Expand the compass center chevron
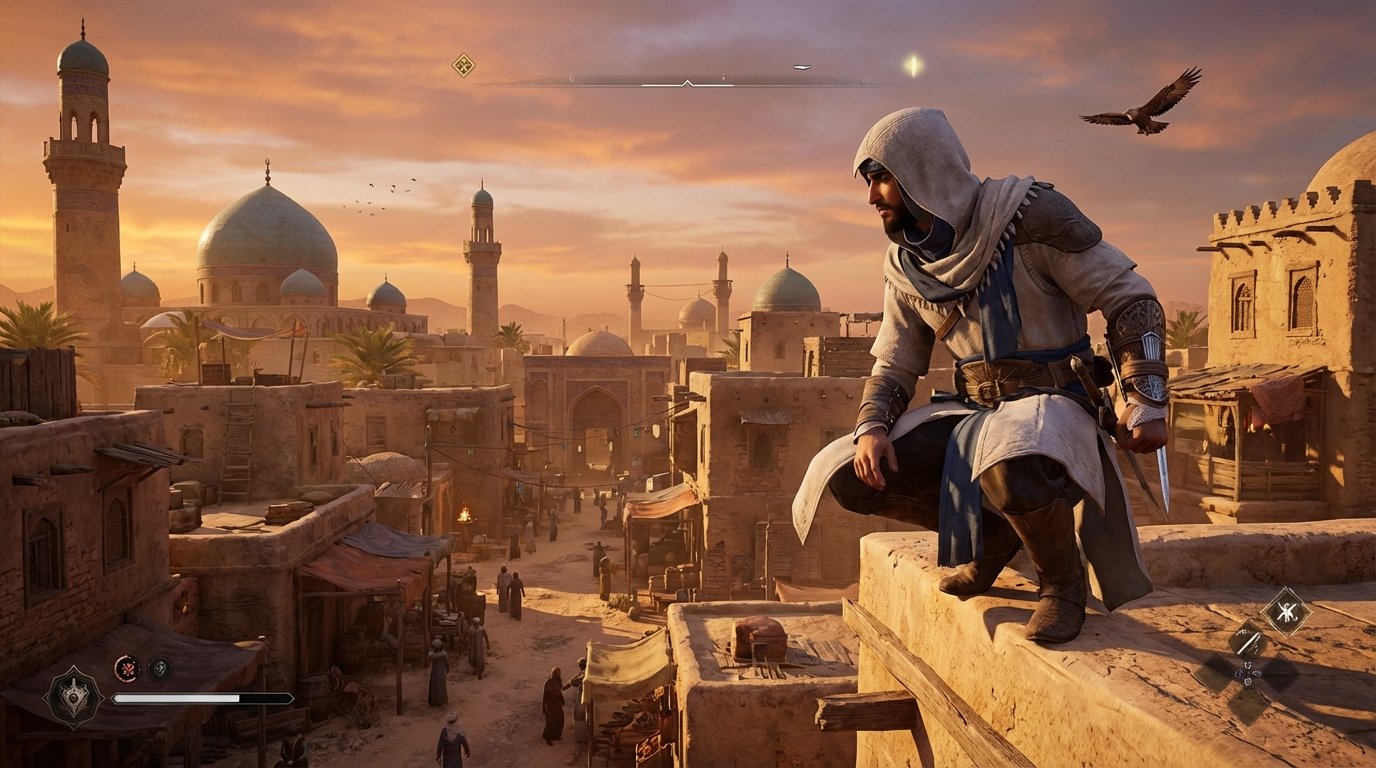 click(687, 84)
